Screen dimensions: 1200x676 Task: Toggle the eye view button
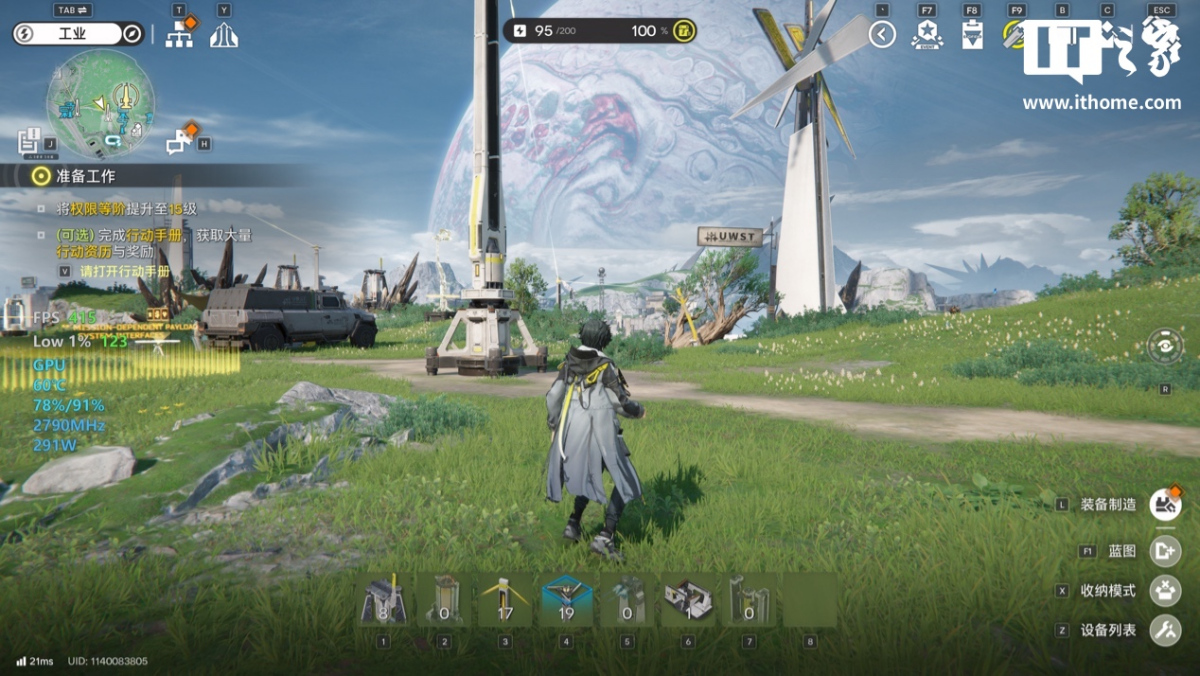(x=1165, y=347)
